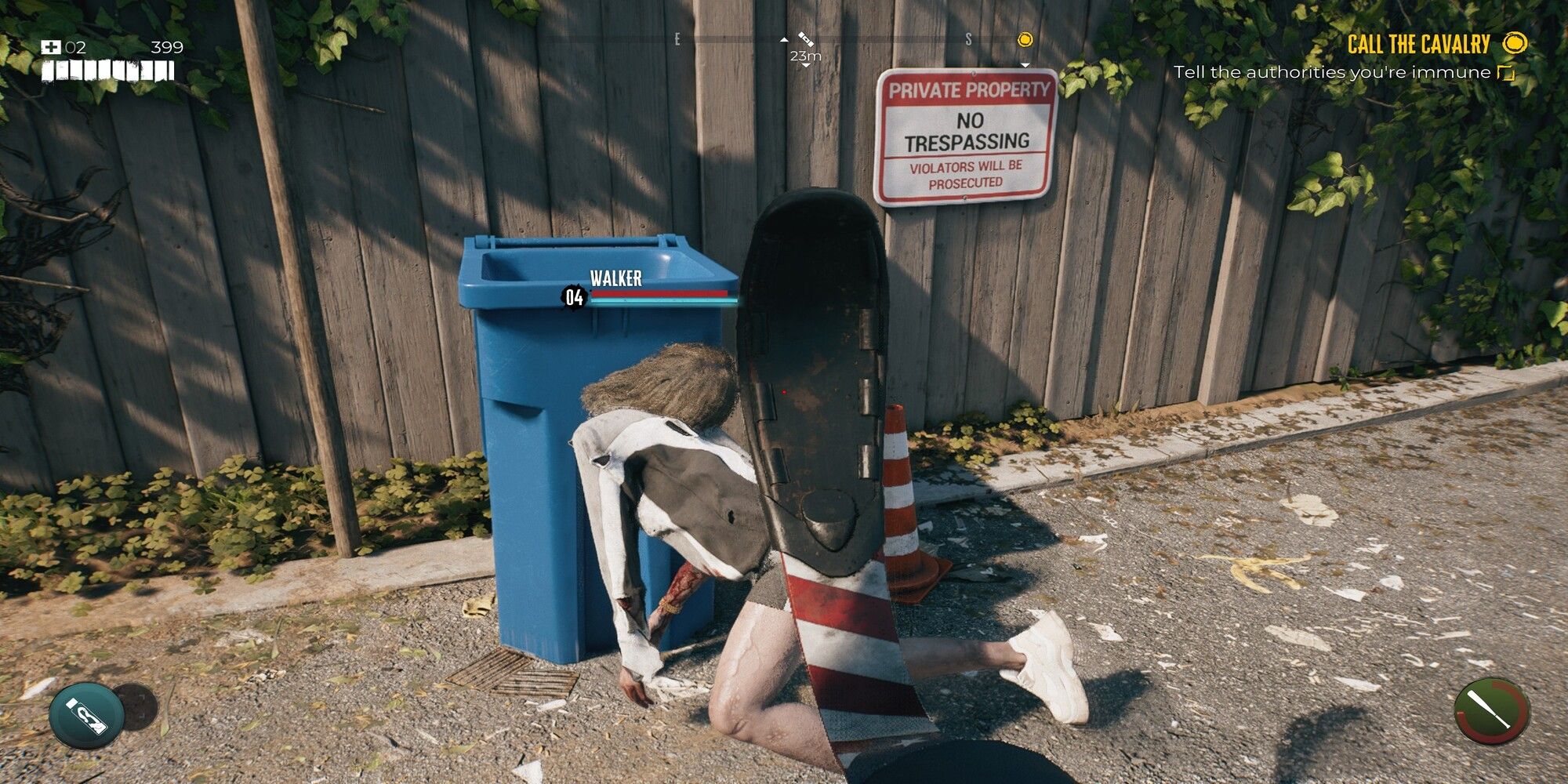Click the yellow quest marker on the compass
Screen dimensions: 1568x784
[x=1025, y=40]
